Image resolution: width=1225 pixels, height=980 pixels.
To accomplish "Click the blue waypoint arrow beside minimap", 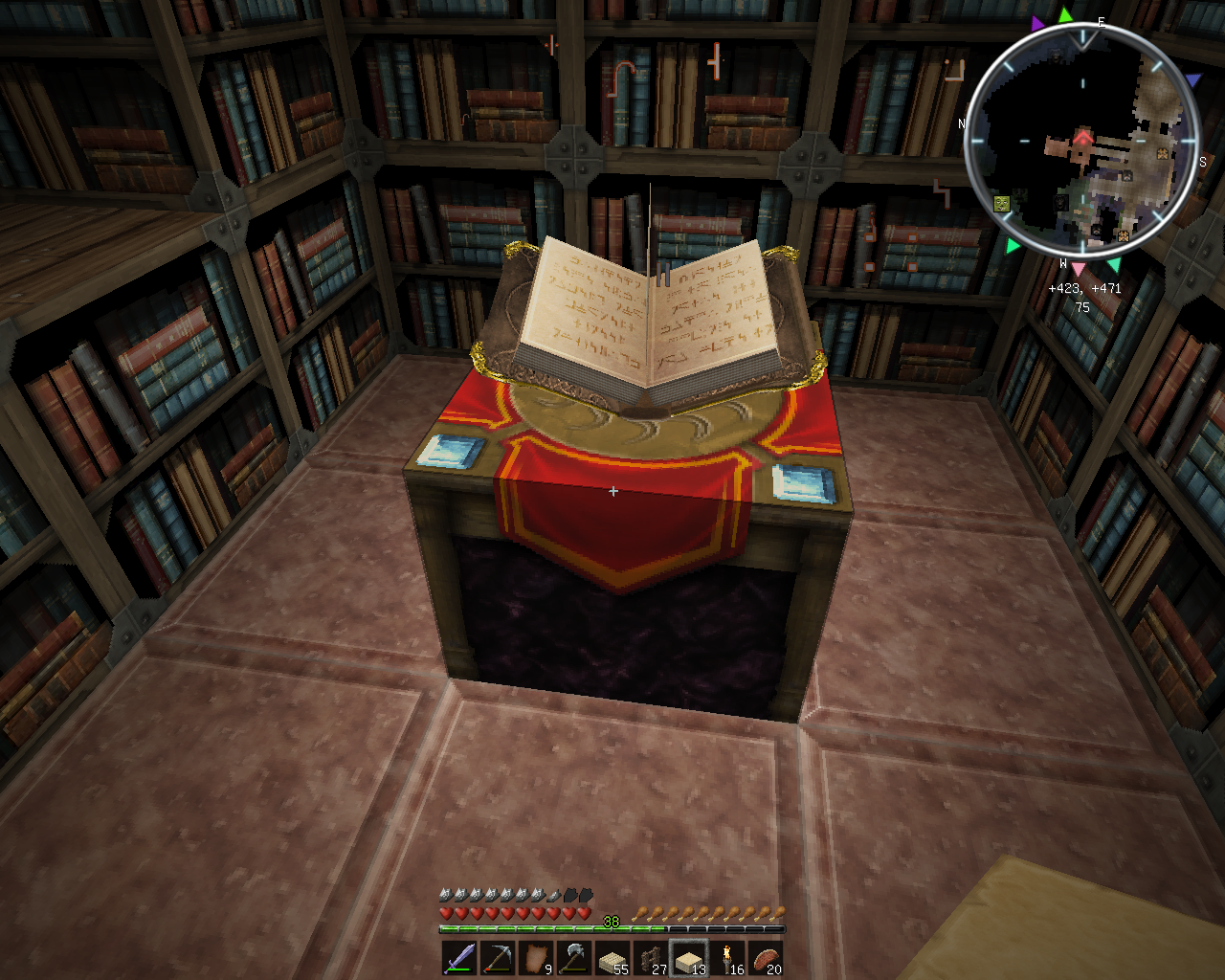I will 1192,80.
